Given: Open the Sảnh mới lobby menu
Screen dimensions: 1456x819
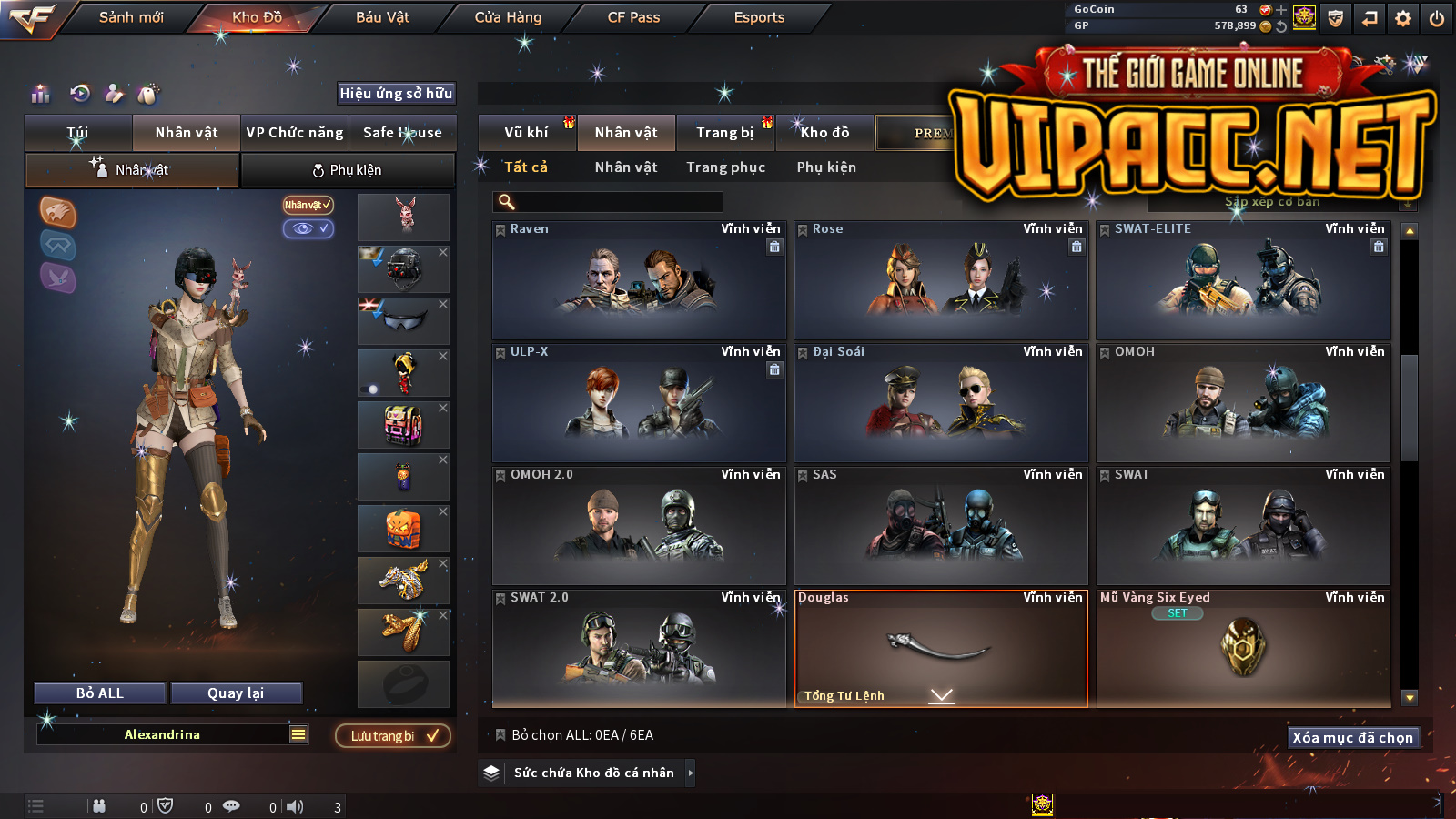Looking at the screenshot, I should (131, 17).
